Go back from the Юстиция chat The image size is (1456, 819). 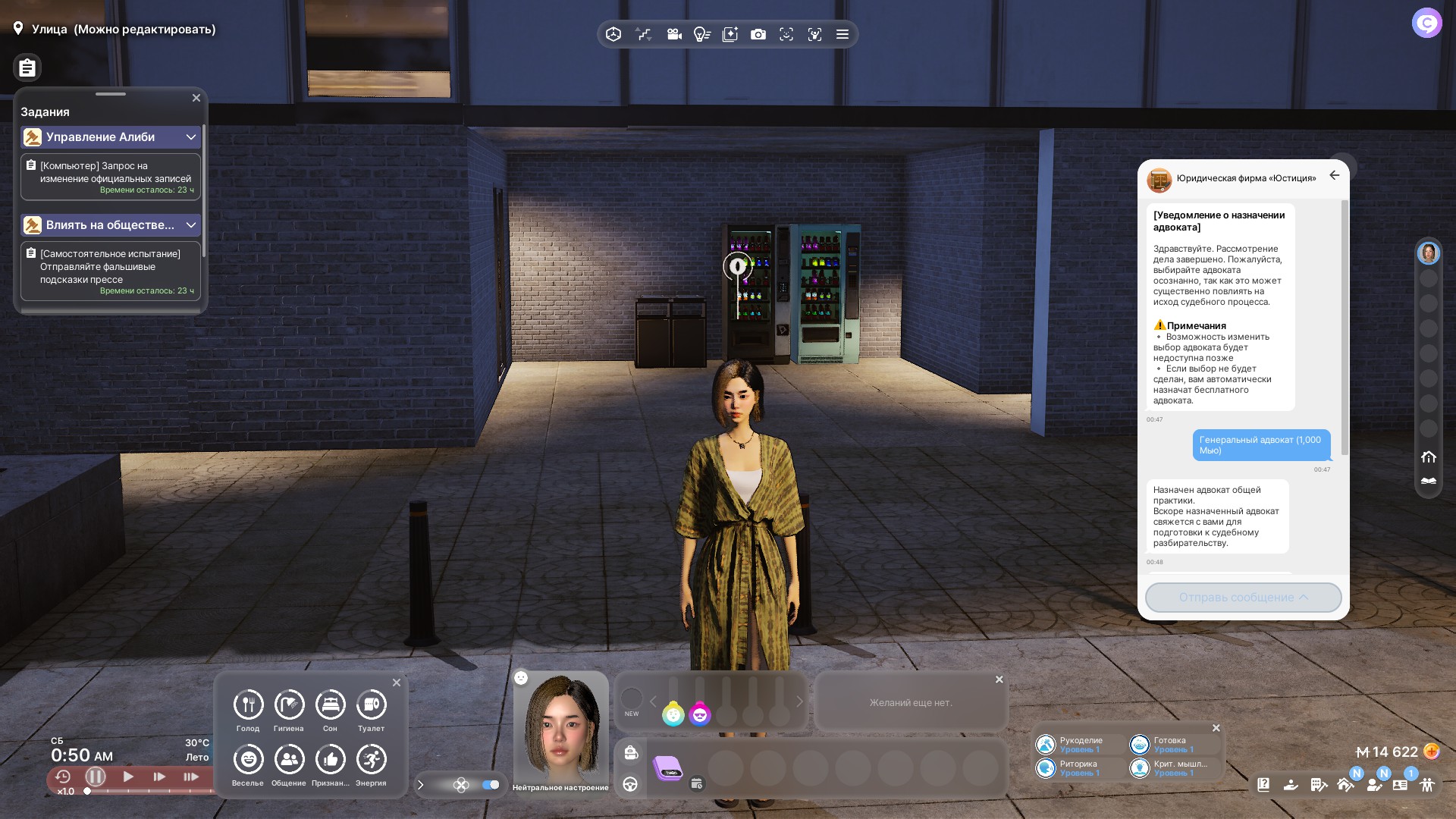pos(1335,175)
